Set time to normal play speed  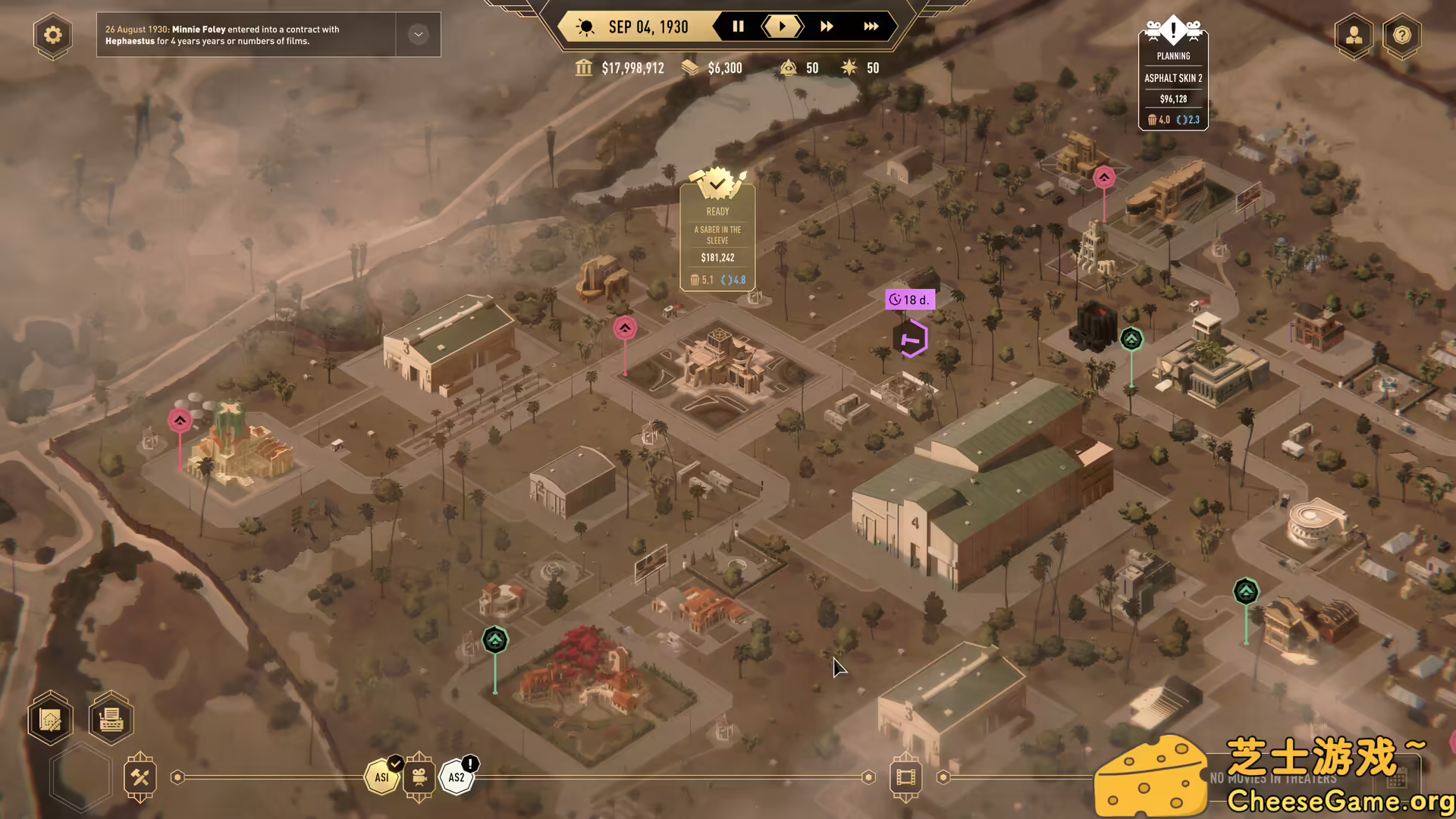(782, 27)
